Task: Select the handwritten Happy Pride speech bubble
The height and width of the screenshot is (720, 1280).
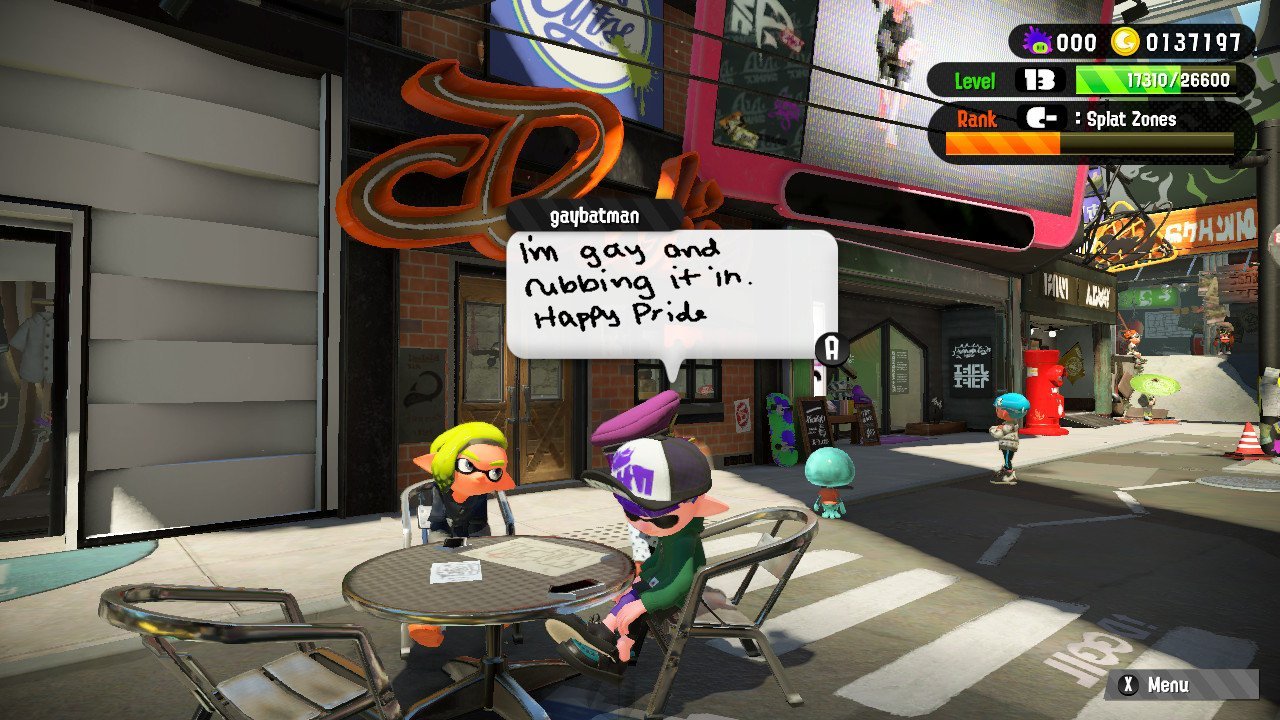Action: click(670, 292)
